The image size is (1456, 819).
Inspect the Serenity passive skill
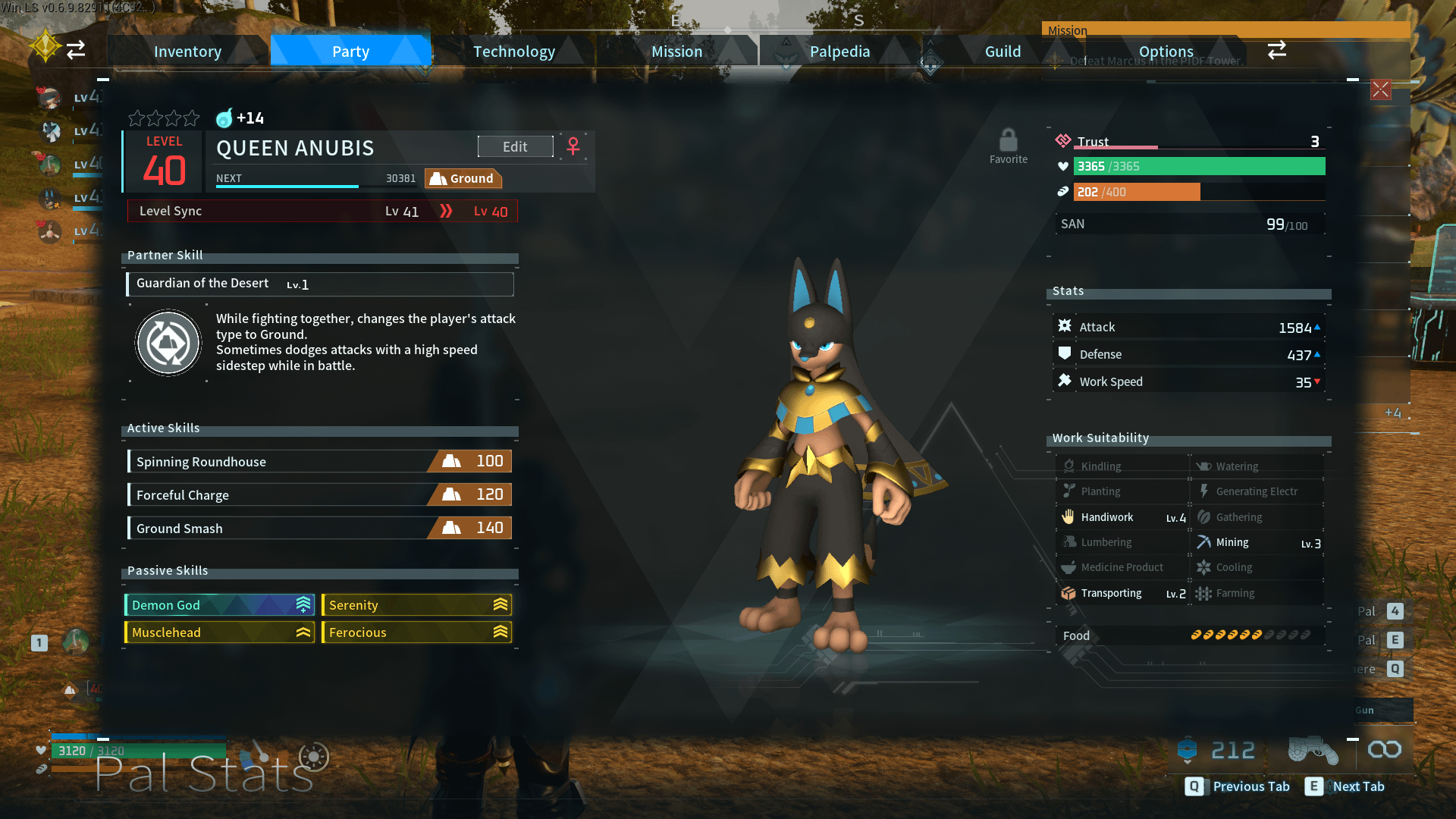(416, 605)
